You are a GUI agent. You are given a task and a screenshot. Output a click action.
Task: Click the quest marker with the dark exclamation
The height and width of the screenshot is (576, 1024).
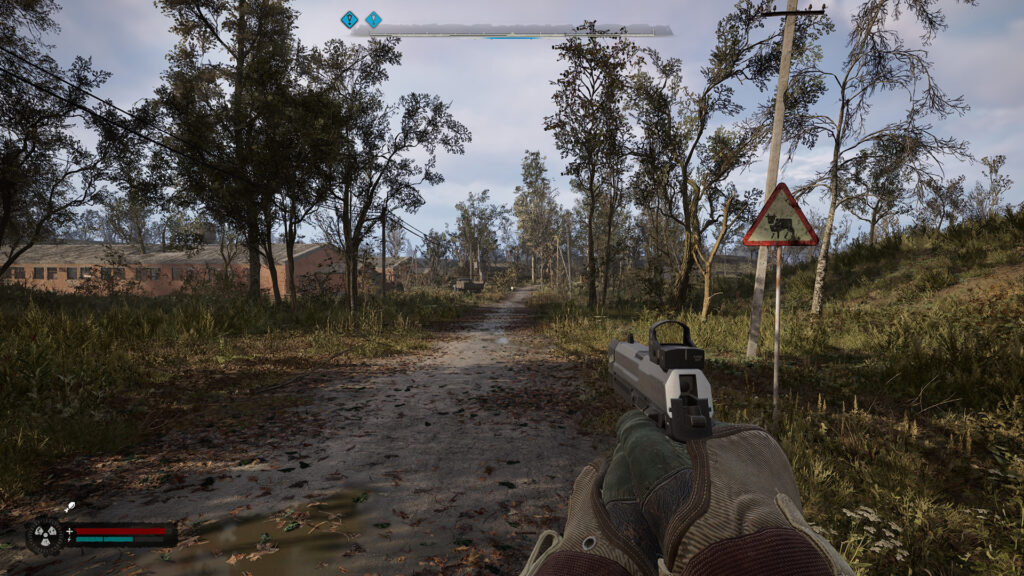[349, 19]
